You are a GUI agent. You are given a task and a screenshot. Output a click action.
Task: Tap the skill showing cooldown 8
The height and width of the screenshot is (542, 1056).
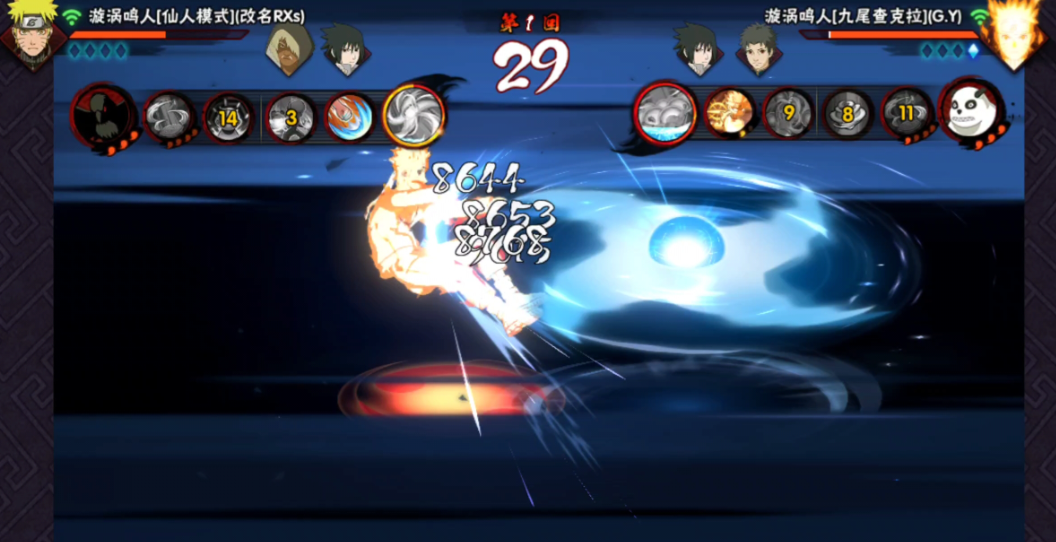847,114
